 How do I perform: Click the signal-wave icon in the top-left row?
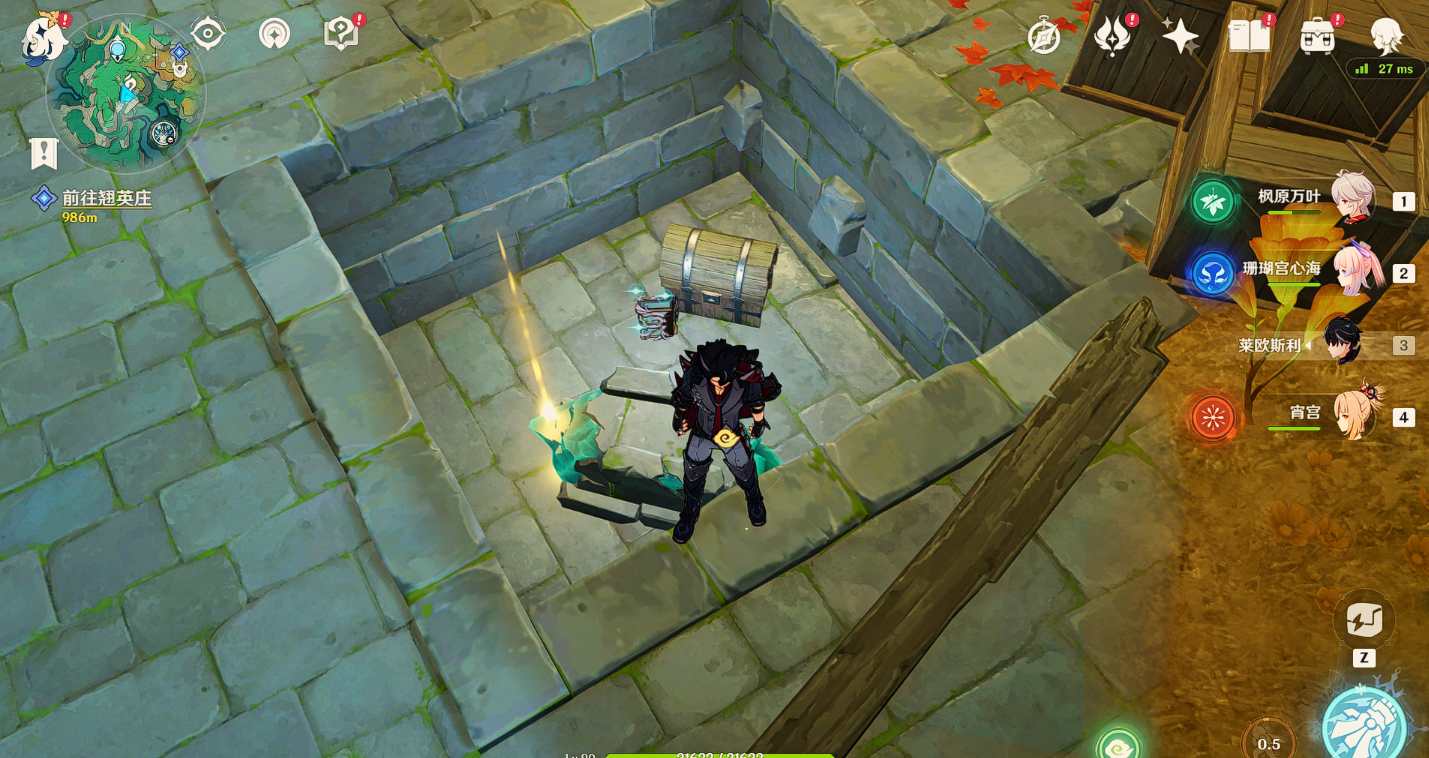point(274,35)
